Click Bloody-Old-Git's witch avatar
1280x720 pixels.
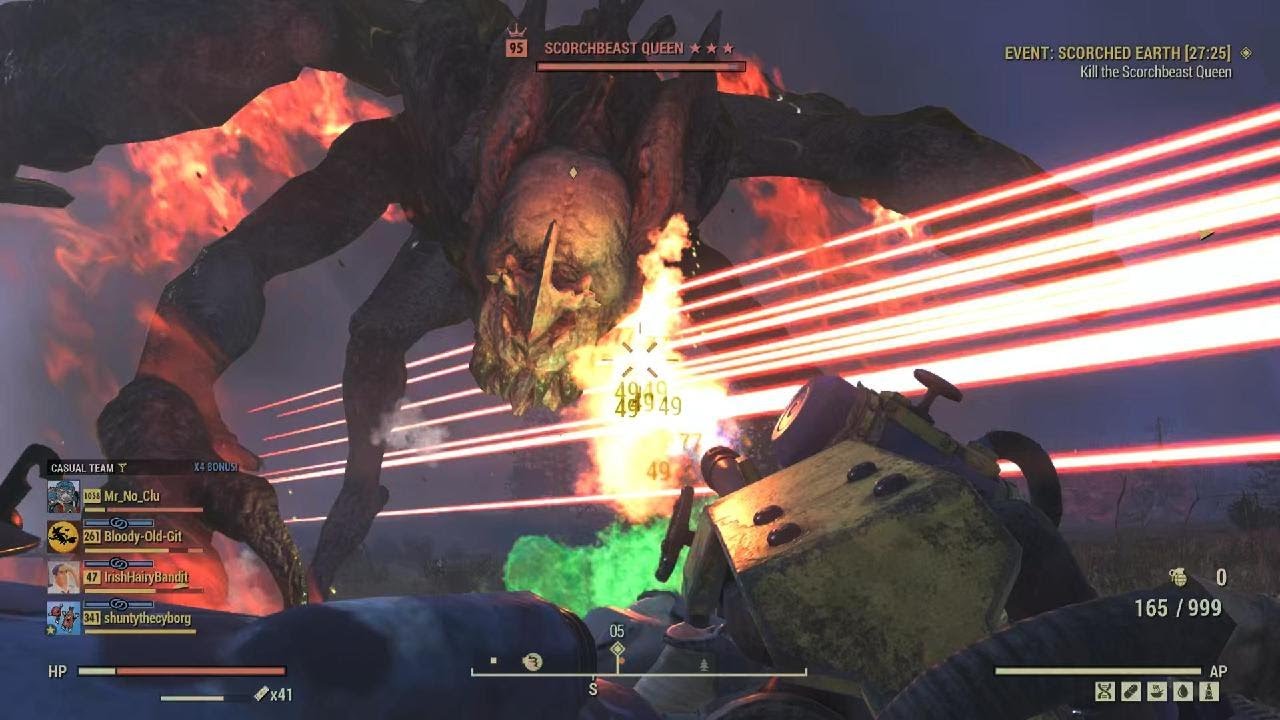point(63,537)
